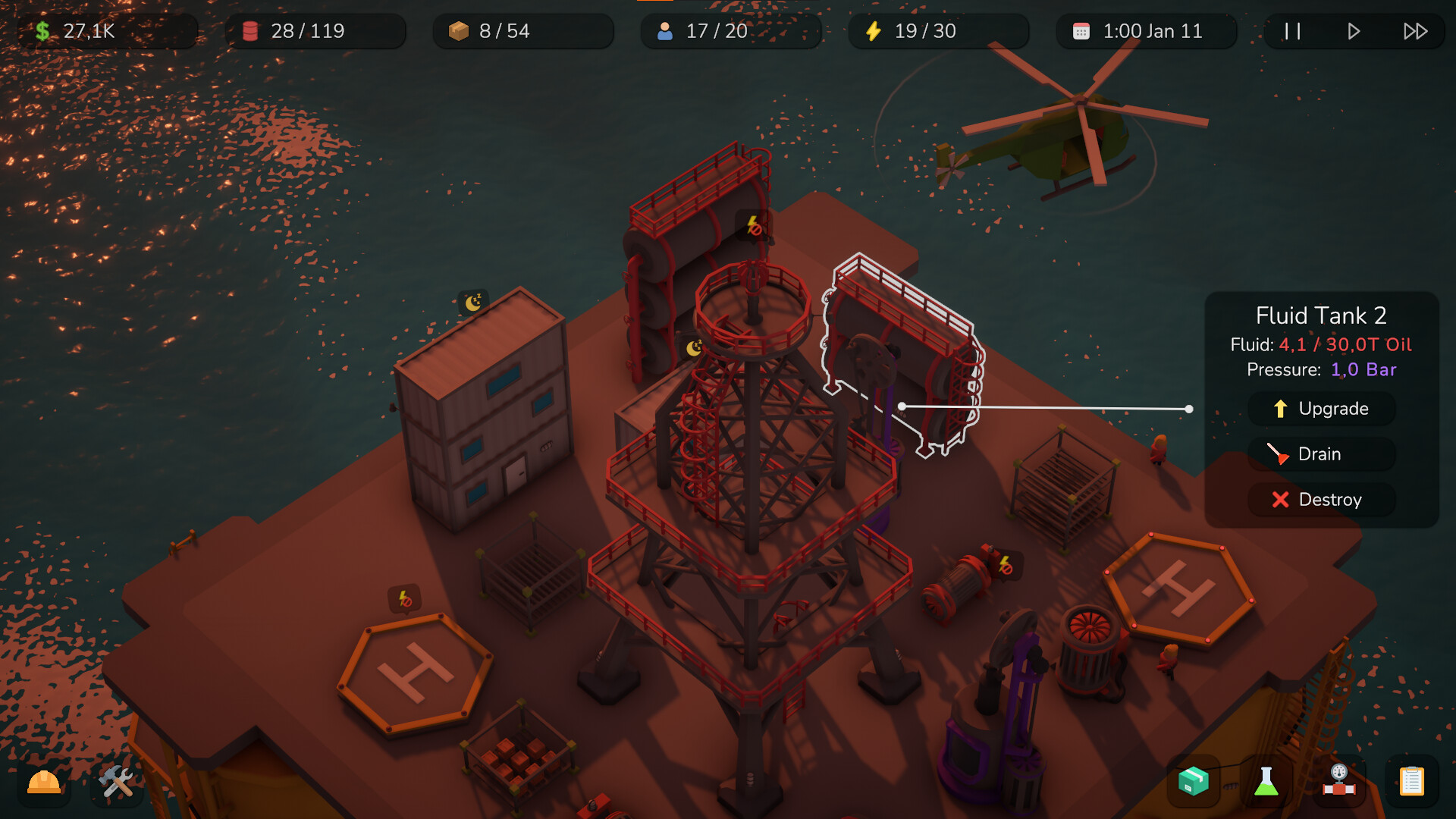The width and height of the screenshot is (1456, 819).
Task: Drain the oil from Fluid Tank 2
Action: click(1320, 453)
